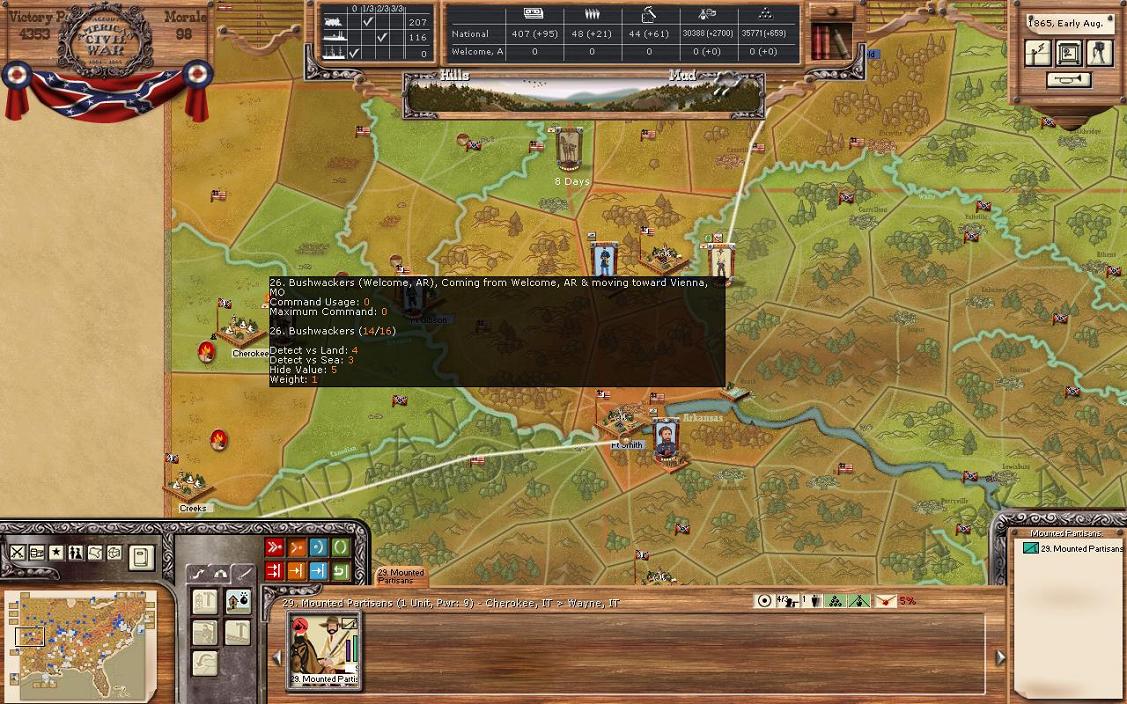Click the crossed swords filter icon
Screen dimensions: 1127x704
(17, 552)
